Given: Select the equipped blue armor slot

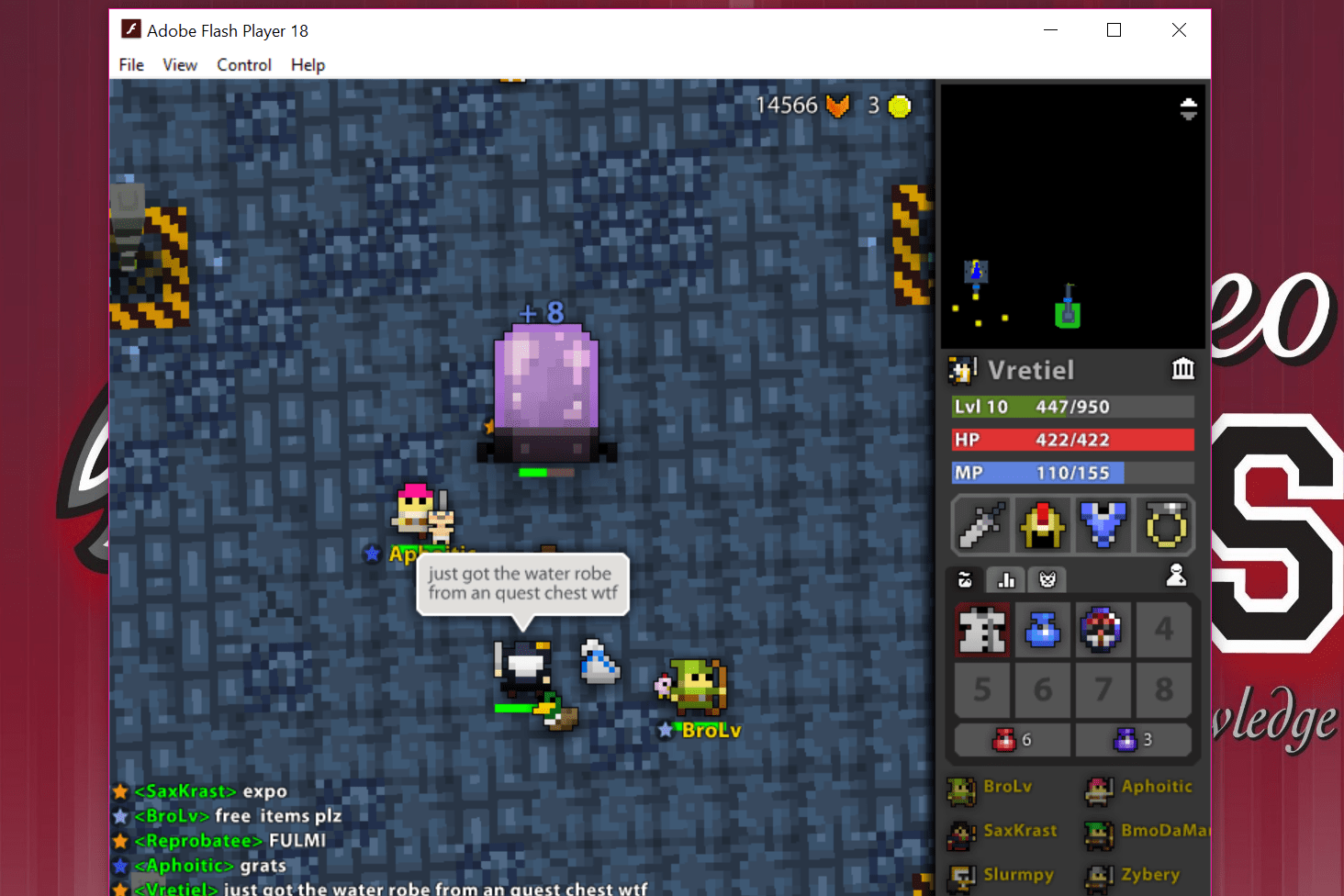Looking at the screenshot, I should [x=1103, y=525].
